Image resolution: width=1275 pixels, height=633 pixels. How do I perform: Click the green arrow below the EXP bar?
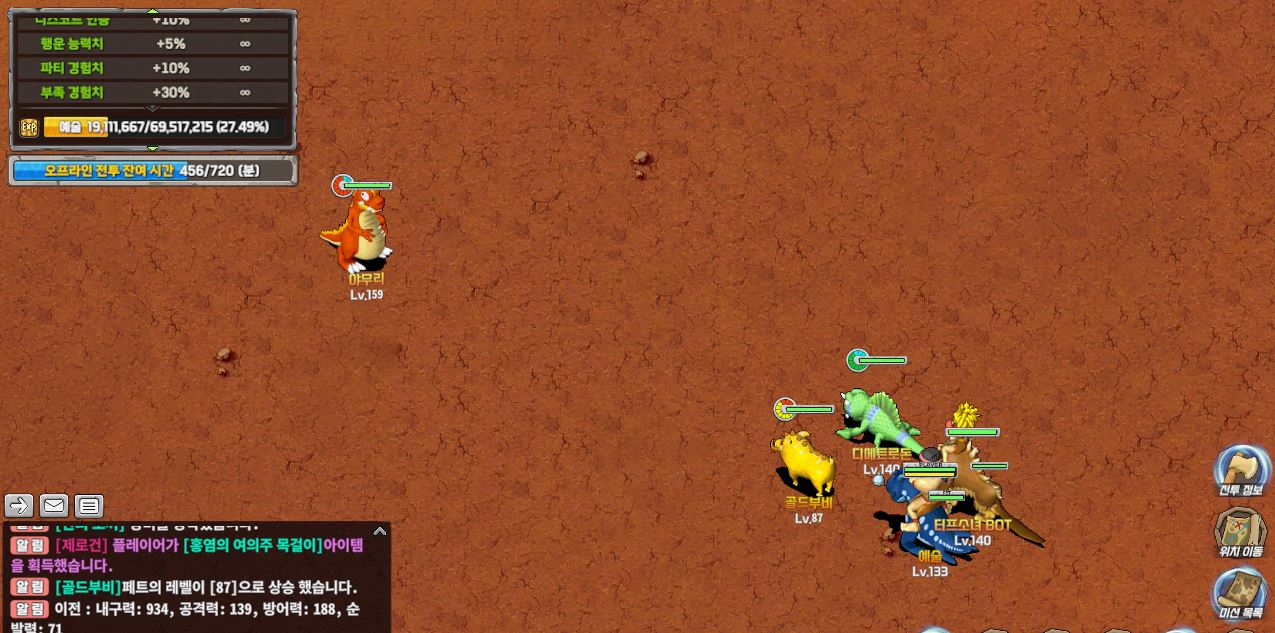(x=153, y=148)
